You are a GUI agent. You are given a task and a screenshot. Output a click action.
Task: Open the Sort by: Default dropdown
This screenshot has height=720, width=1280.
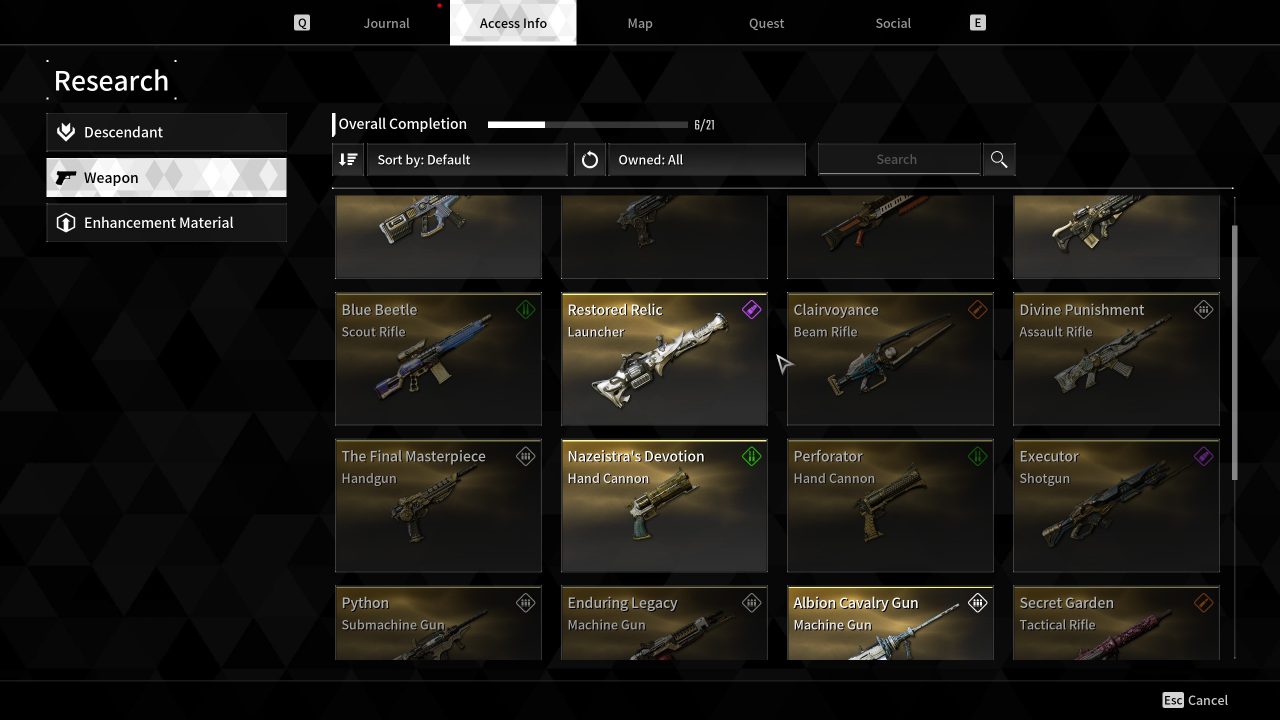(x=468, y=159)
